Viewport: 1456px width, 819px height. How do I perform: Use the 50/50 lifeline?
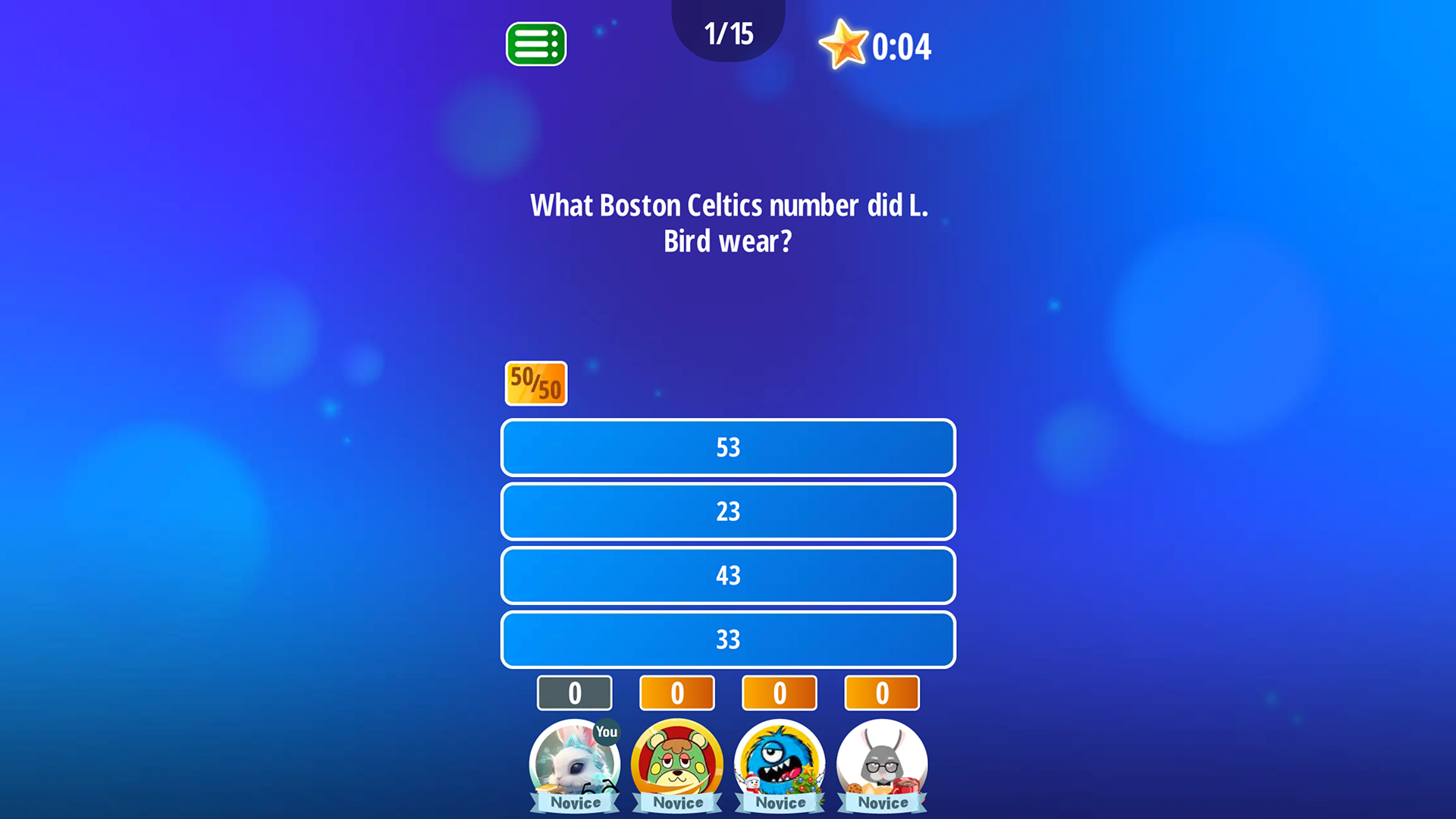click(535, 383)
